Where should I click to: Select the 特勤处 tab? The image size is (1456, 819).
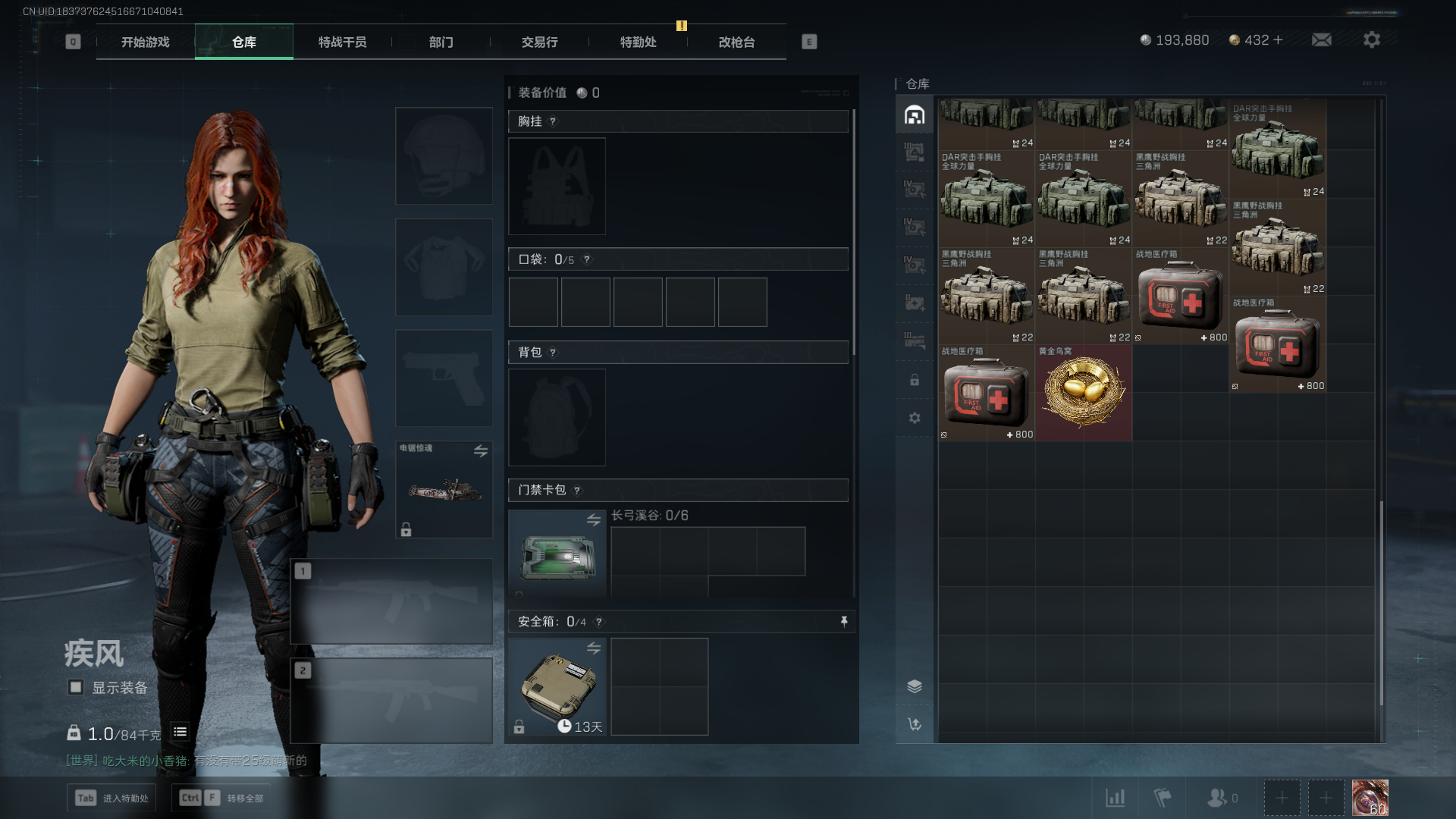(x=638, y=42)
